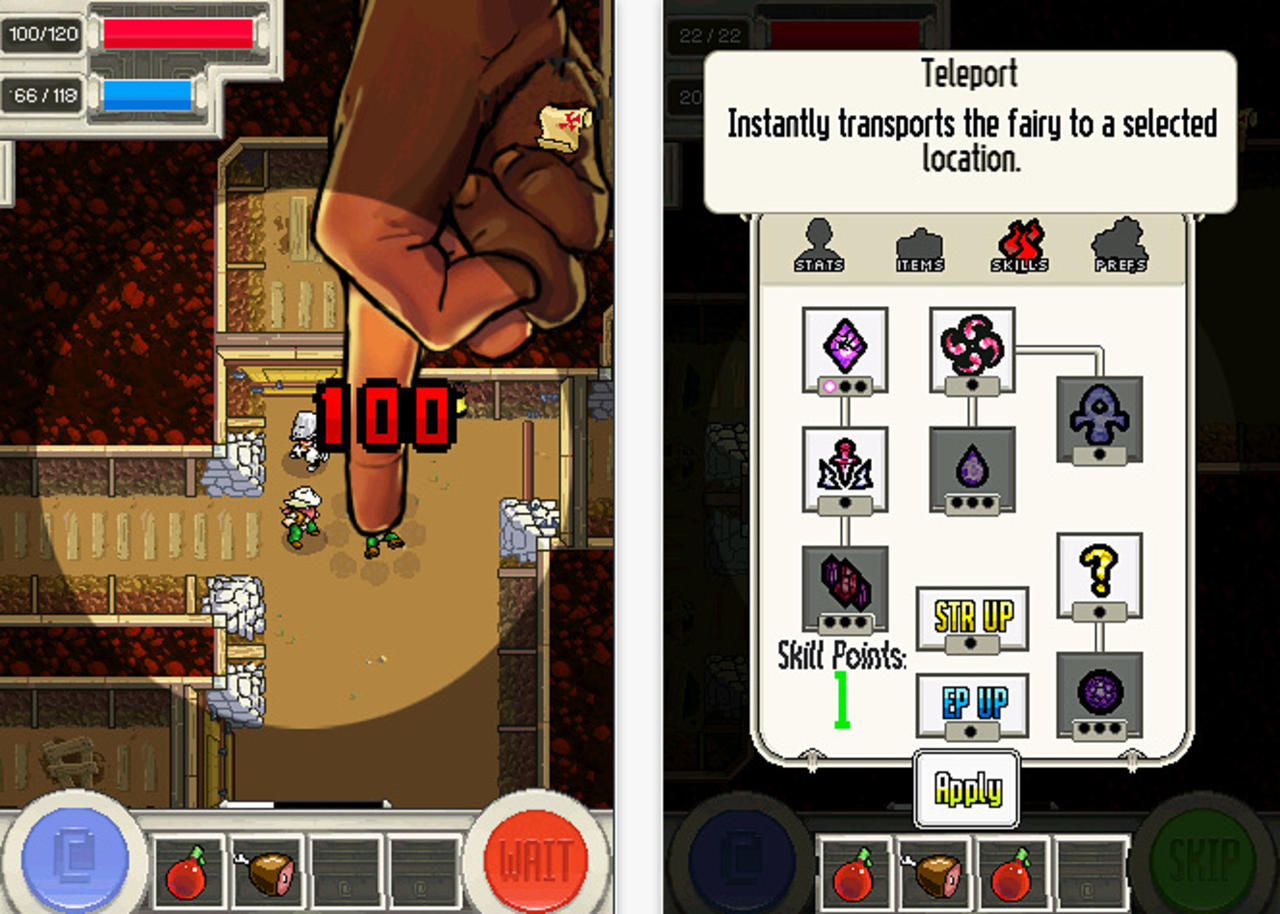1280x914 pixels.
Task: Select the purple Teleport gem skill icon
Action: [x=845, y=345]
